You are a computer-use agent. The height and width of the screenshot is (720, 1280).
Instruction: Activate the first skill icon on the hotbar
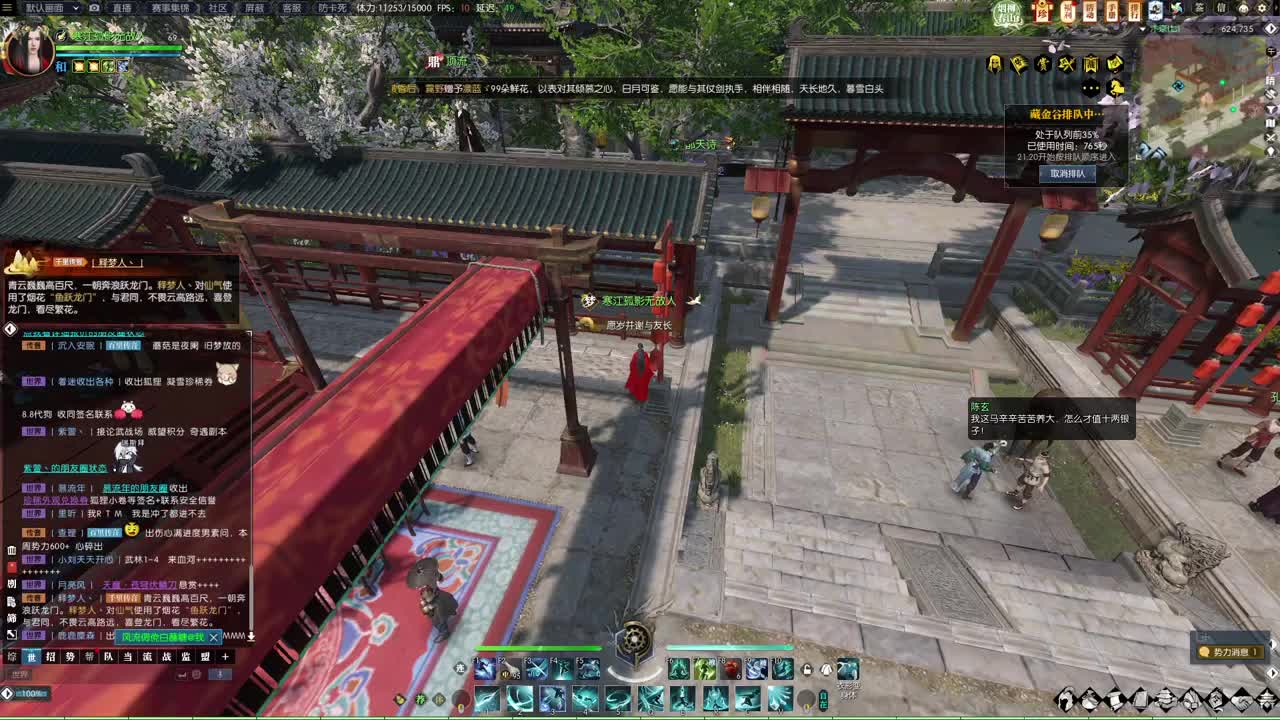pos(482,670)
